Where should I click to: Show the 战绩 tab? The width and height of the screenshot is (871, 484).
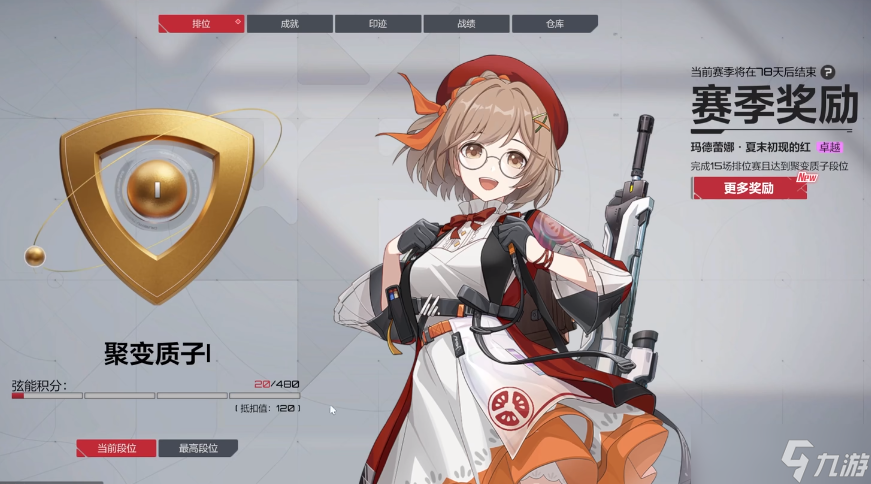(466, 24)
